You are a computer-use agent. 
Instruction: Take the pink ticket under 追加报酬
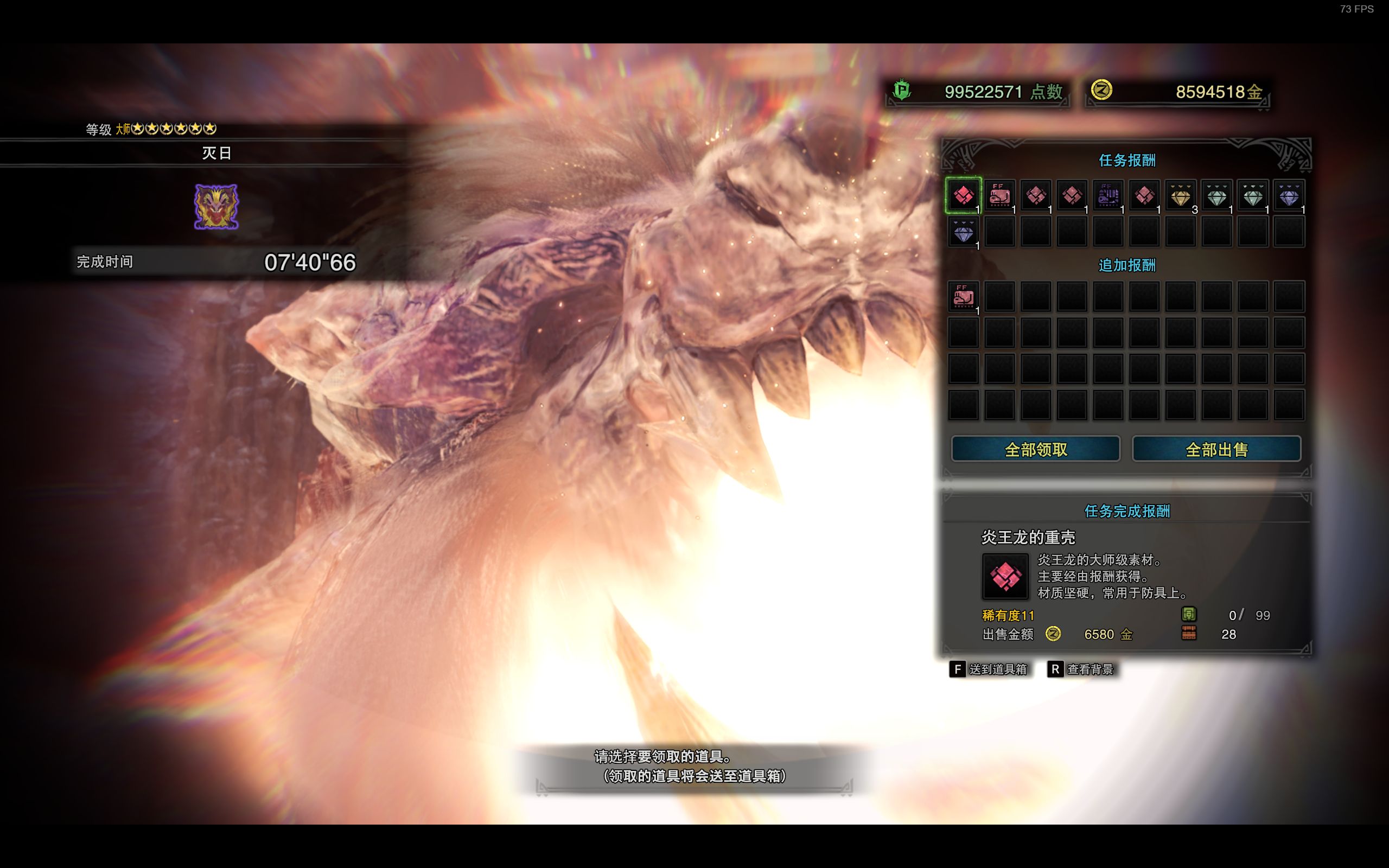coord(963,297)
